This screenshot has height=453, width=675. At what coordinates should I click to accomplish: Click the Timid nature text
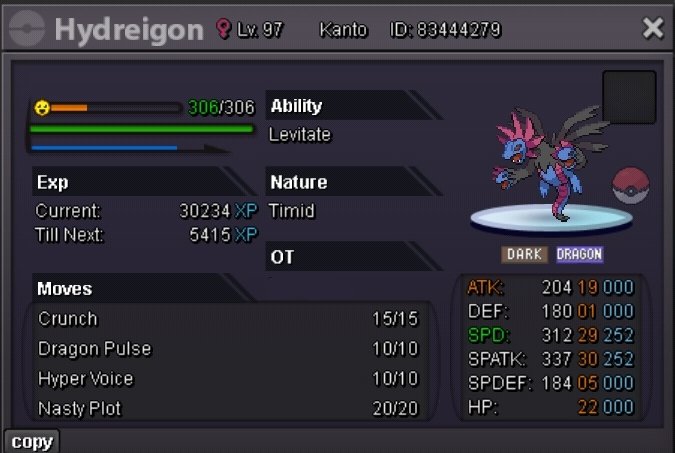pos(292,211)
